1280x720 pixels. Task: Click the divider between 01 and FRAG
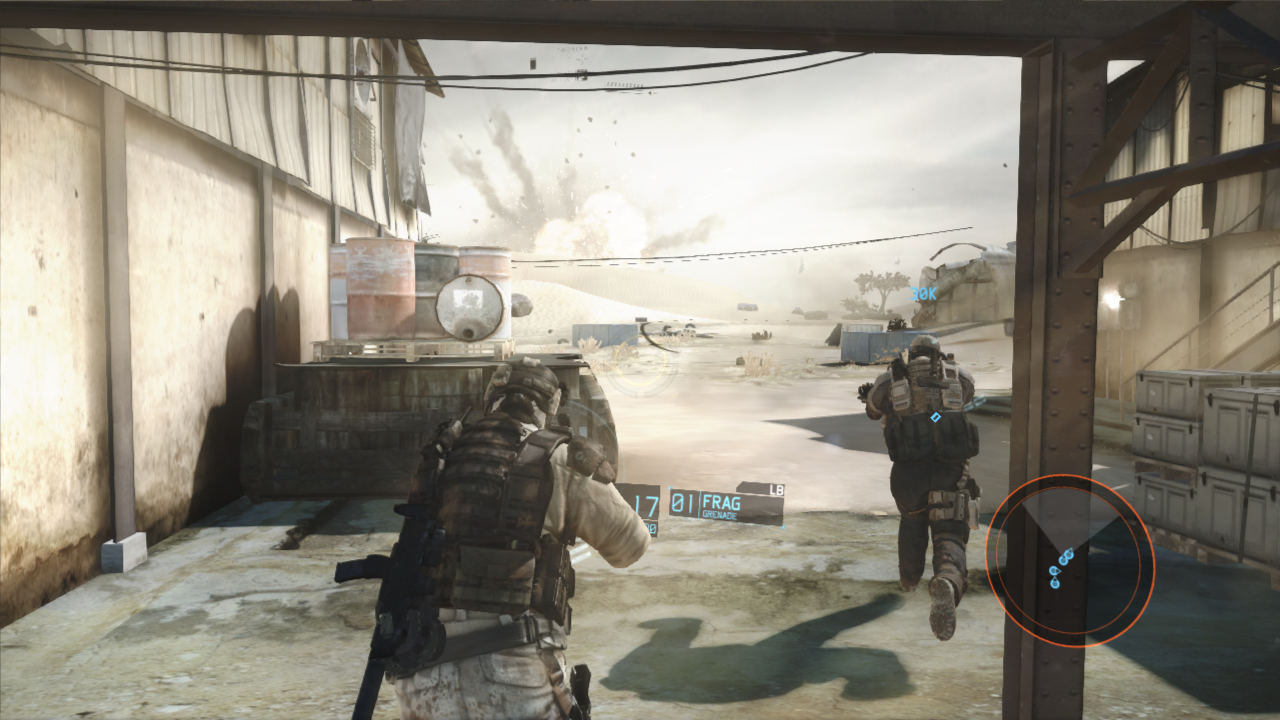pyautogui.click(x=700, y=502)
